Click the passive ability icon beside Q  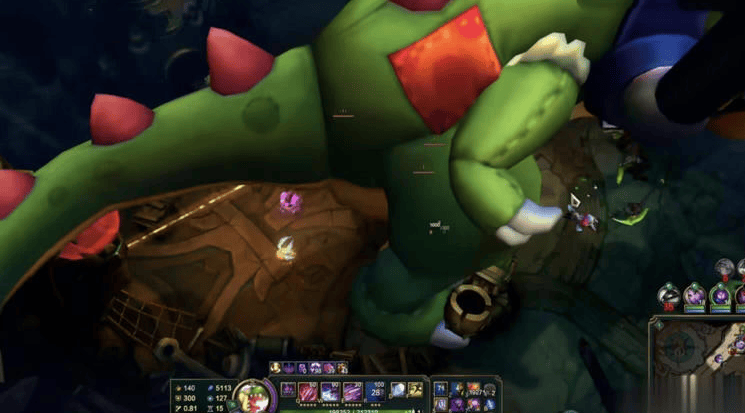tap(288, 389)
